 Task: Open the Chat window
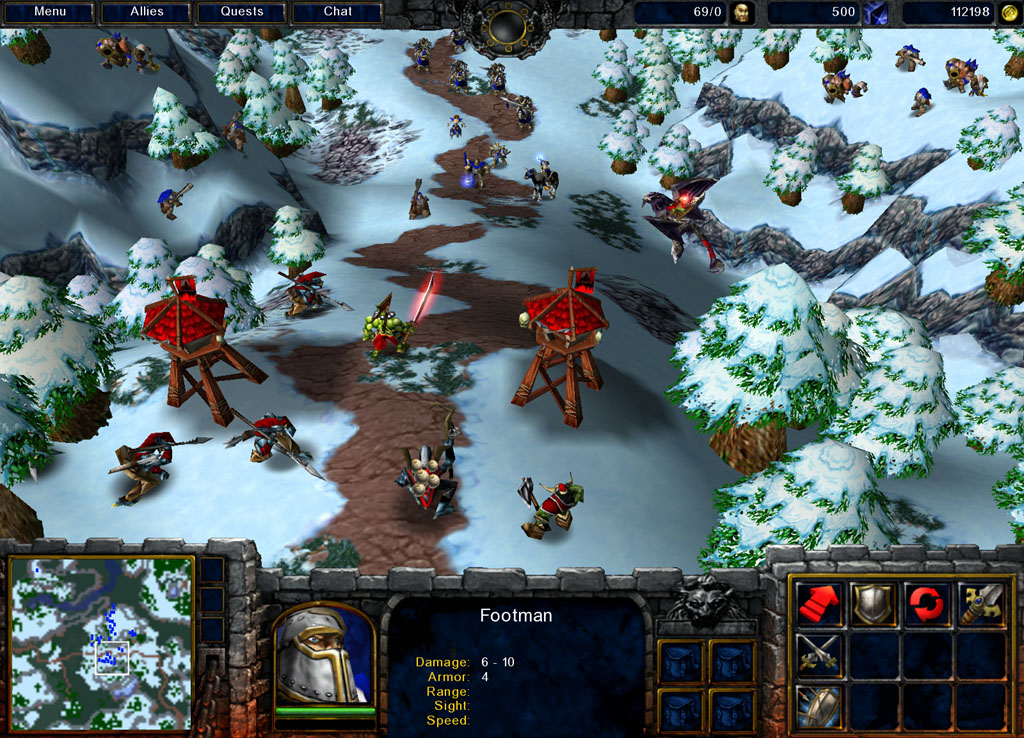[x=338, y=12]
